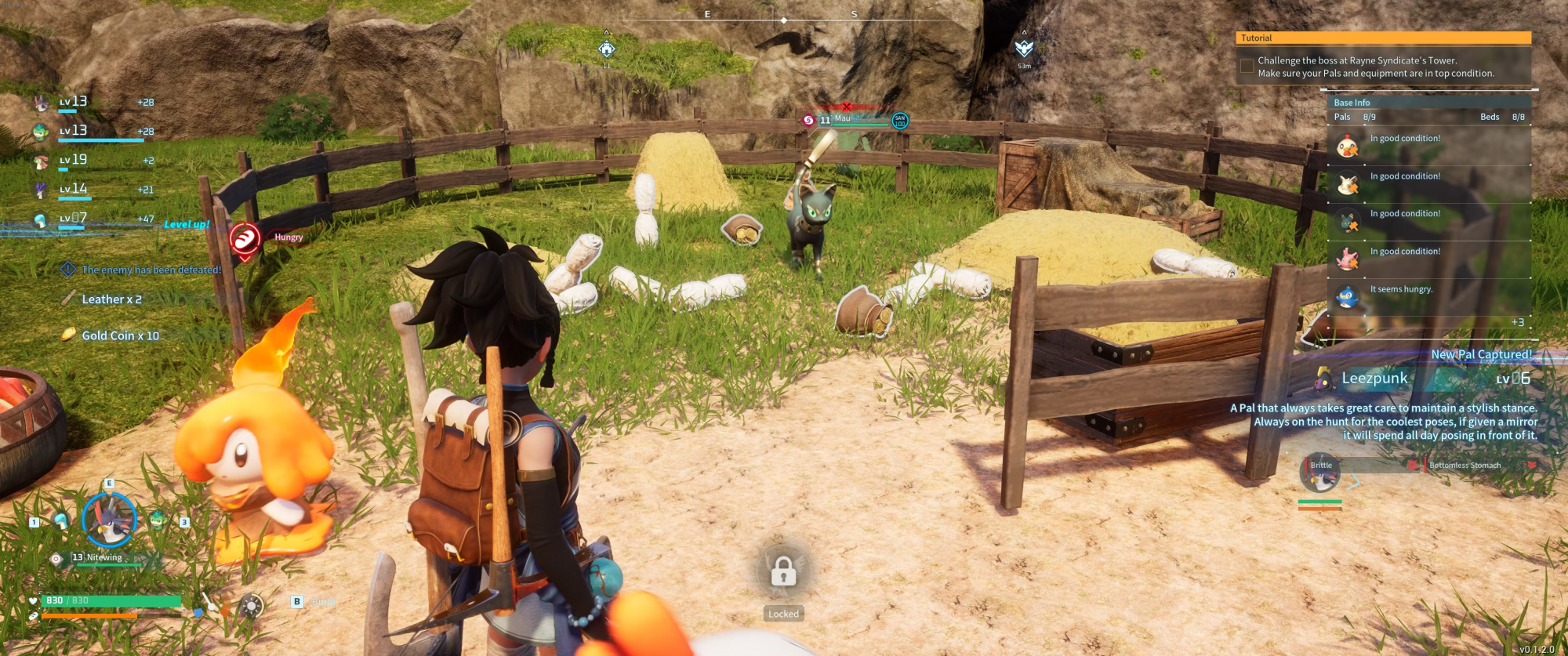Click the Gold Coin x 10 loot entry
The width and height of the screenshot is (1568, 656).
(120, 335)
